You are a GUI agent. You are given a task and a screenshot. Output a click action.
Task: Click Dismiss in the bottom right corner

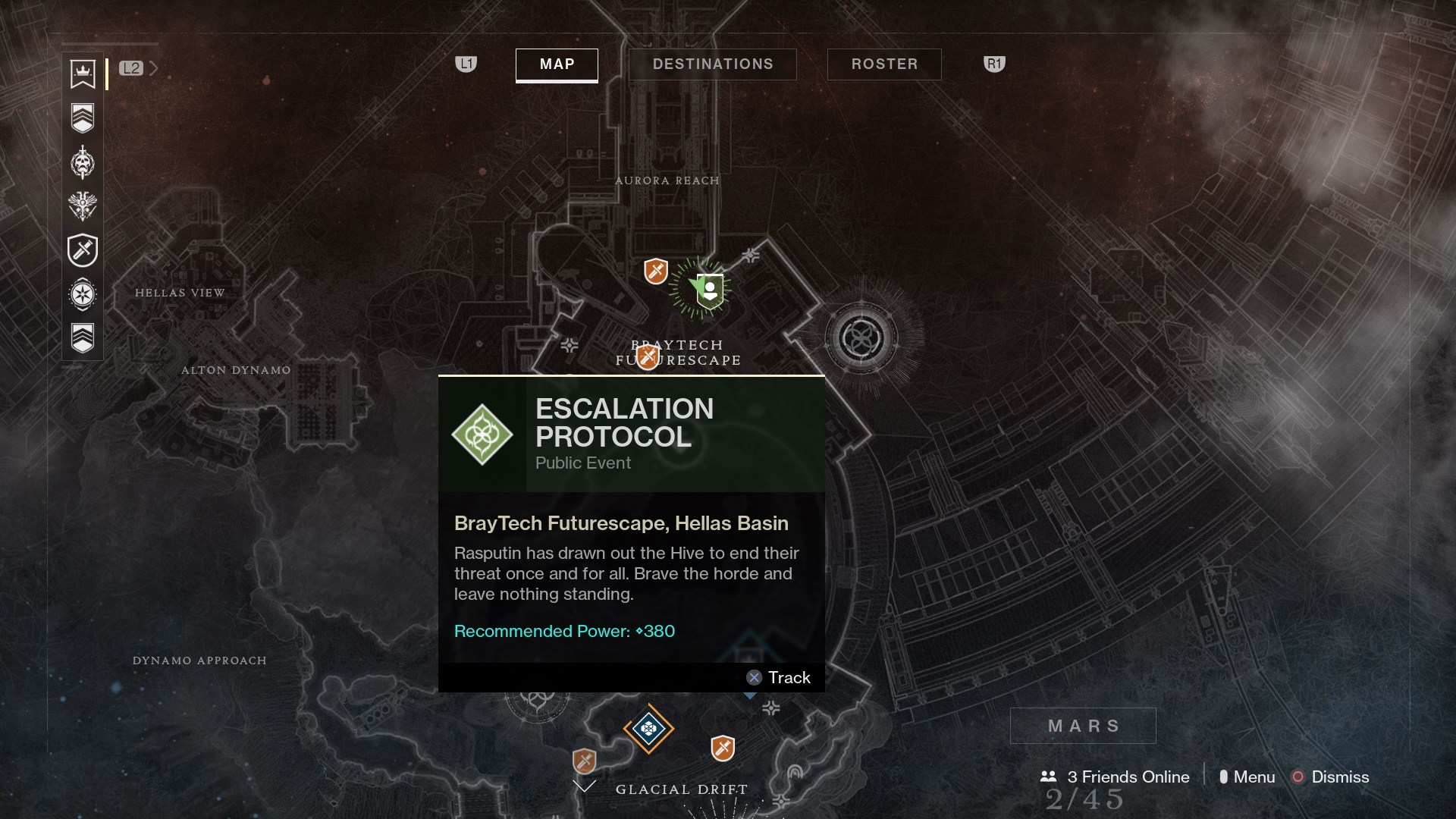pos(1341,777)
